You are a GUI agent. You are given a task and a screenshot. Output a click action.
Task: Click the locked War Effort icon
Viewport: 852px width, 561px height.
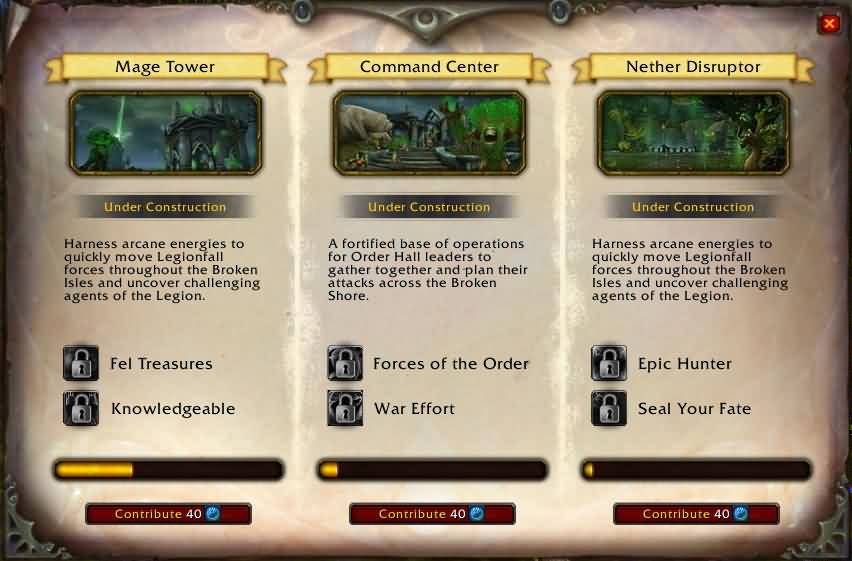coord(345,408)
